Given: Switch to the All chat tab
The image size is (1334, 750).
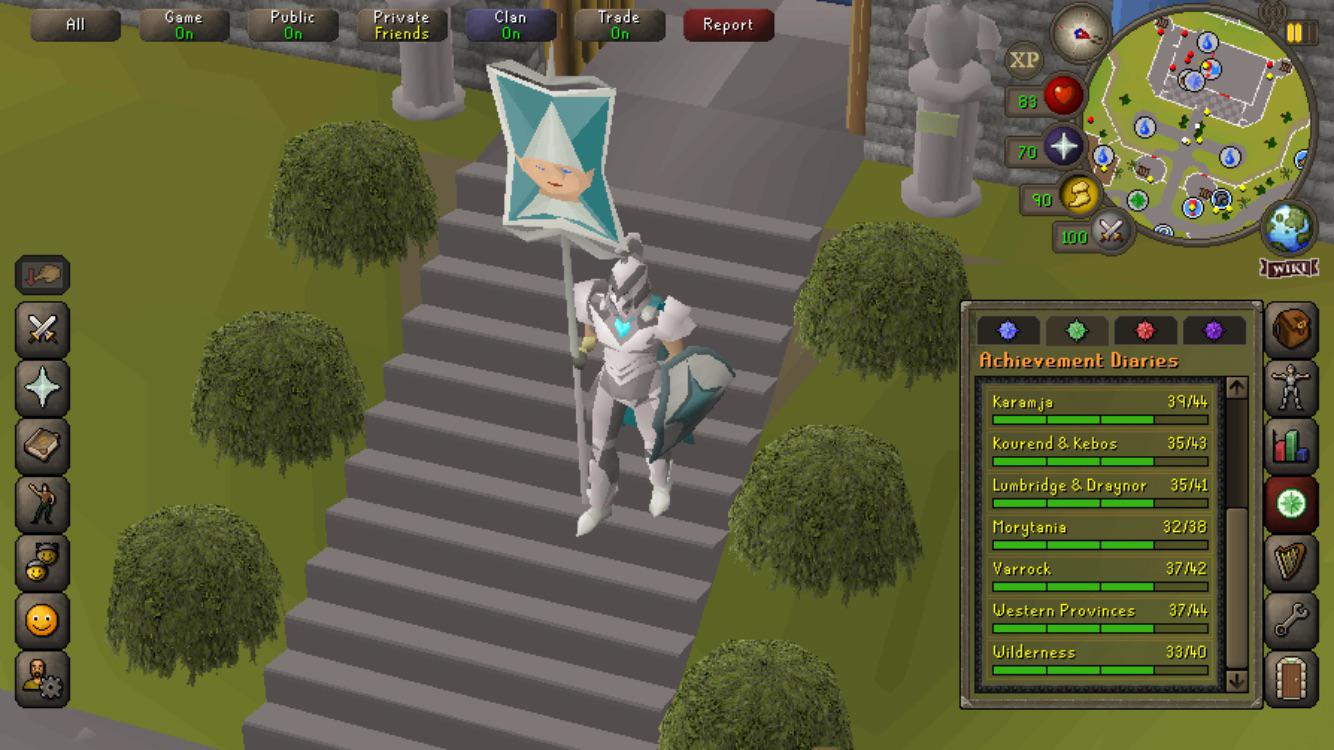Looking at the screenshot, I should 75,24.
